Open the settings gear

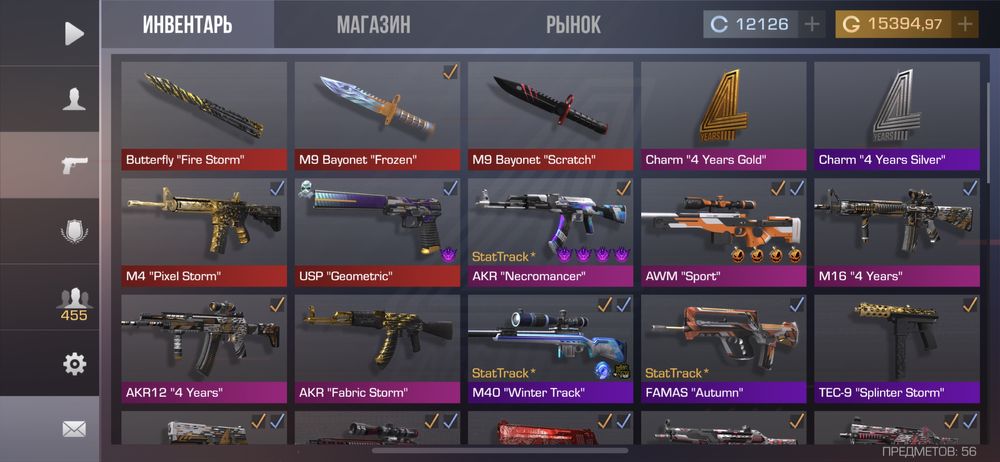(x=74, y=364)
